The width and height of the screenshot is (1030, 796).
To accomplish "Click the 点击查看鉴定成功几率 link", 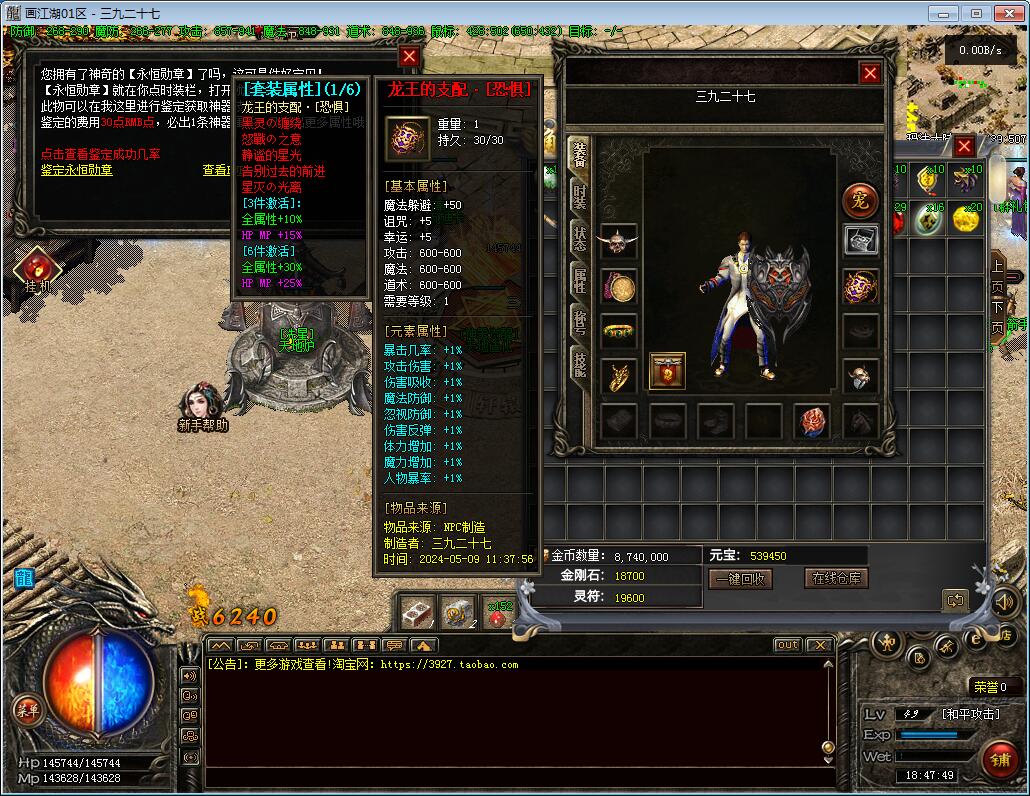I will 100,154.
